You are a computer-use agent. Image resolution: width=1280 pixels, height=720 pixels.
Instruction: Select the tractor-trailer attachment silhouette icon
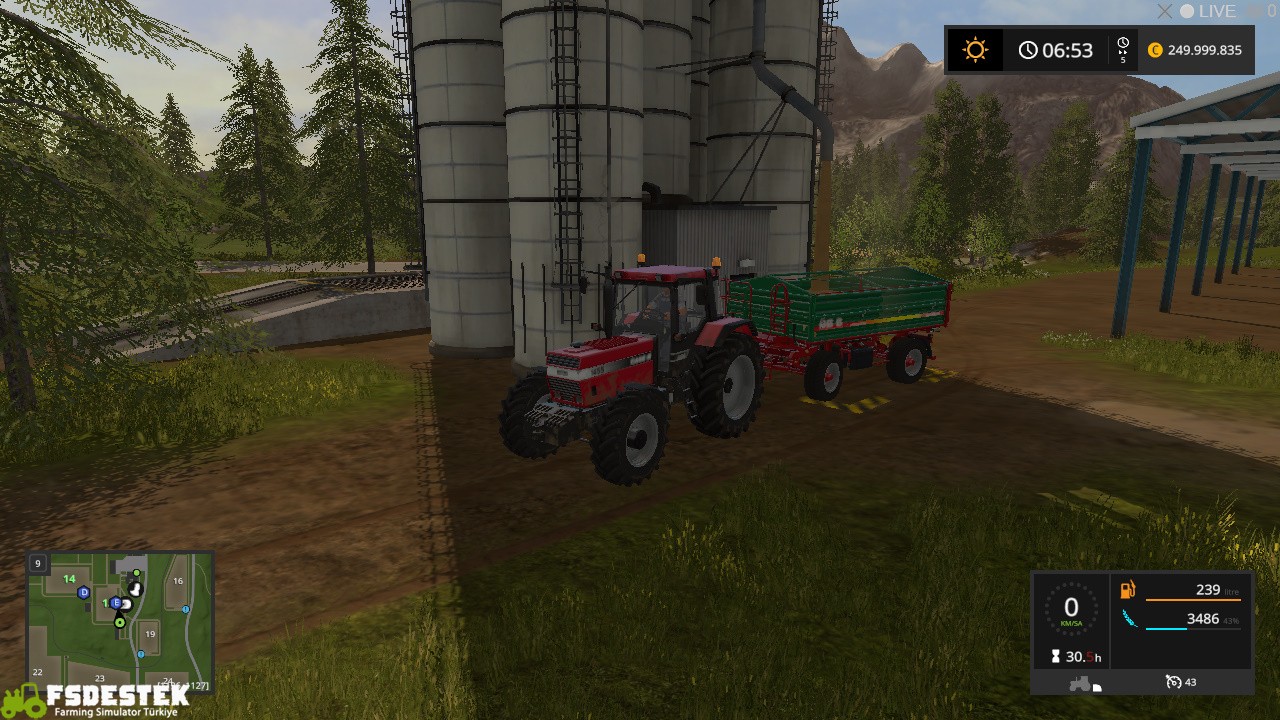pos(1083,682)
